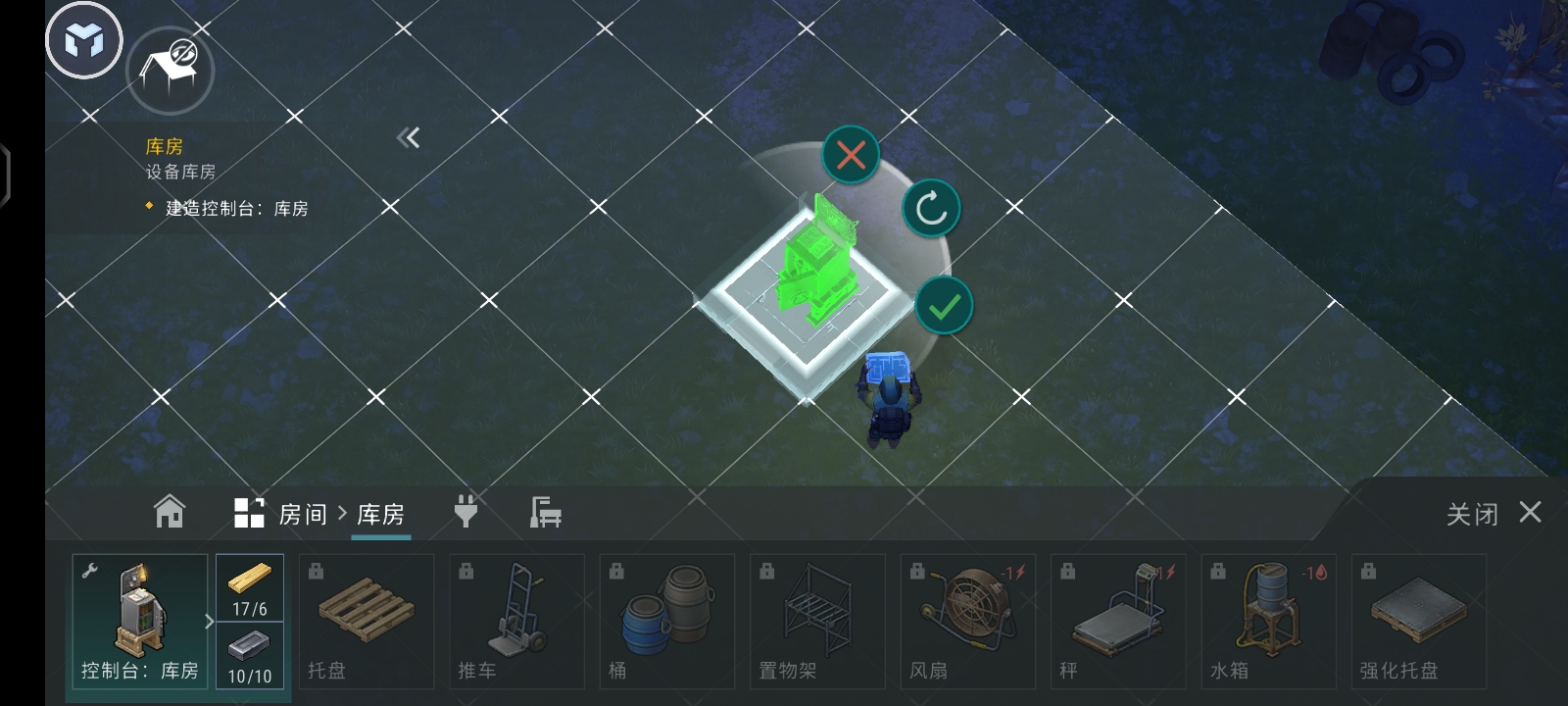1568x706 pixels.
Task: Select the 控制台: 库房 build item
Action: 139,621
